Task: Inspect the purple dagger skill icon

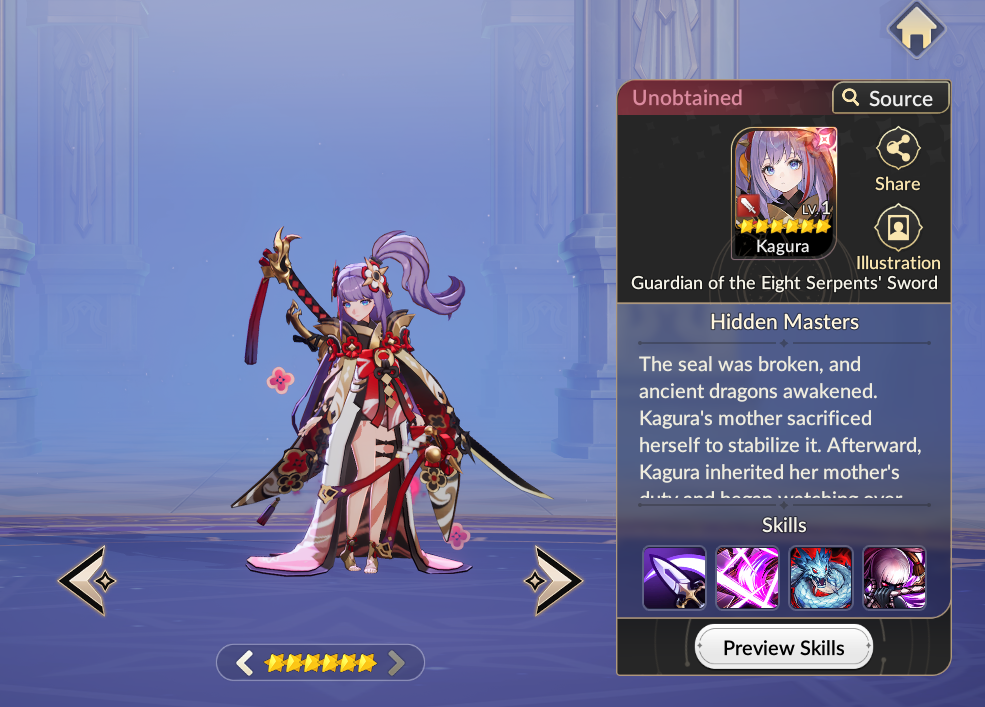Action: pyautogui.click(x=674, y=578)
